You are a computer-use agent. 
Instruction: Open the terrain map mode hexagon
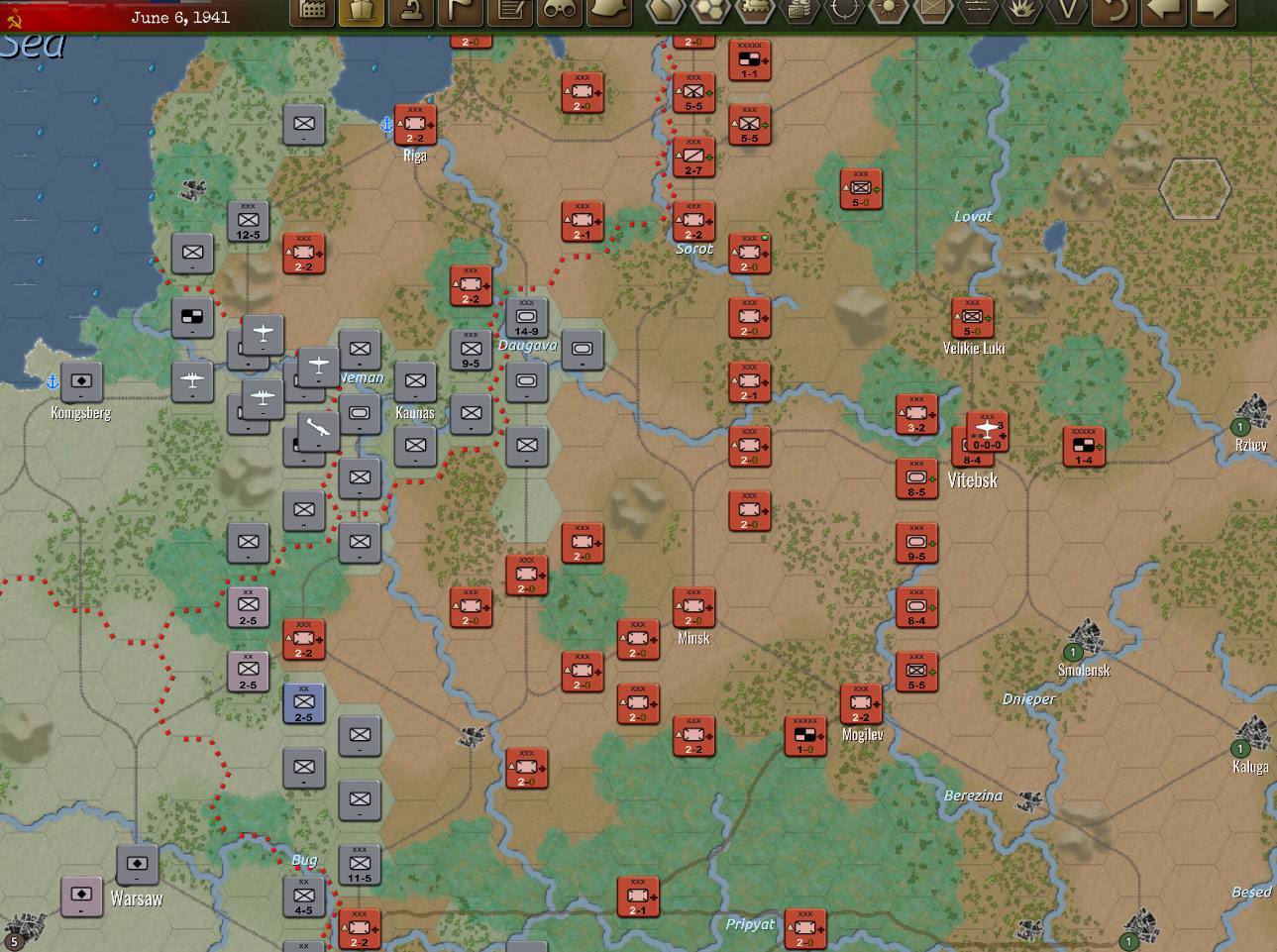click(664, 13)
